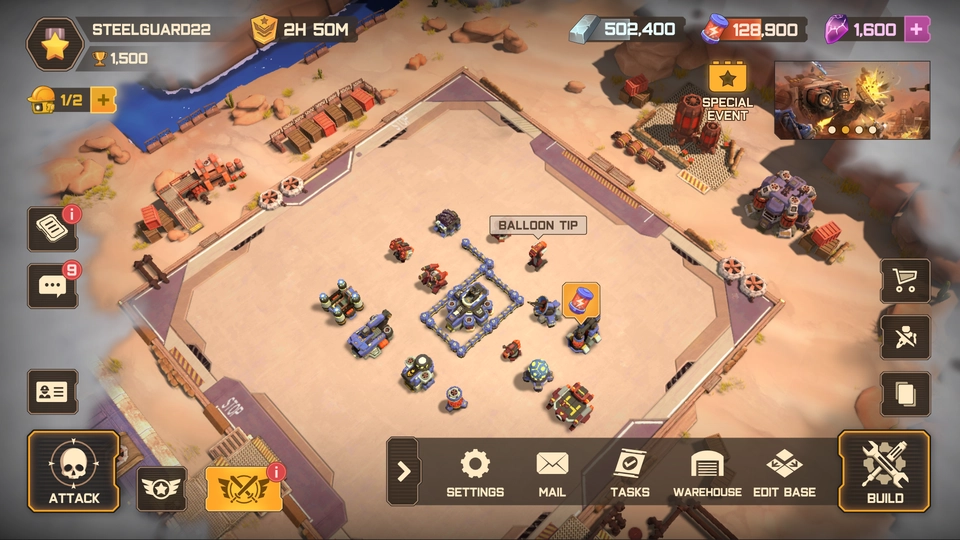The height and width of the screenshot is (540, 960).
Task: Open the Warehouse
Action: (x=707, y=472)
